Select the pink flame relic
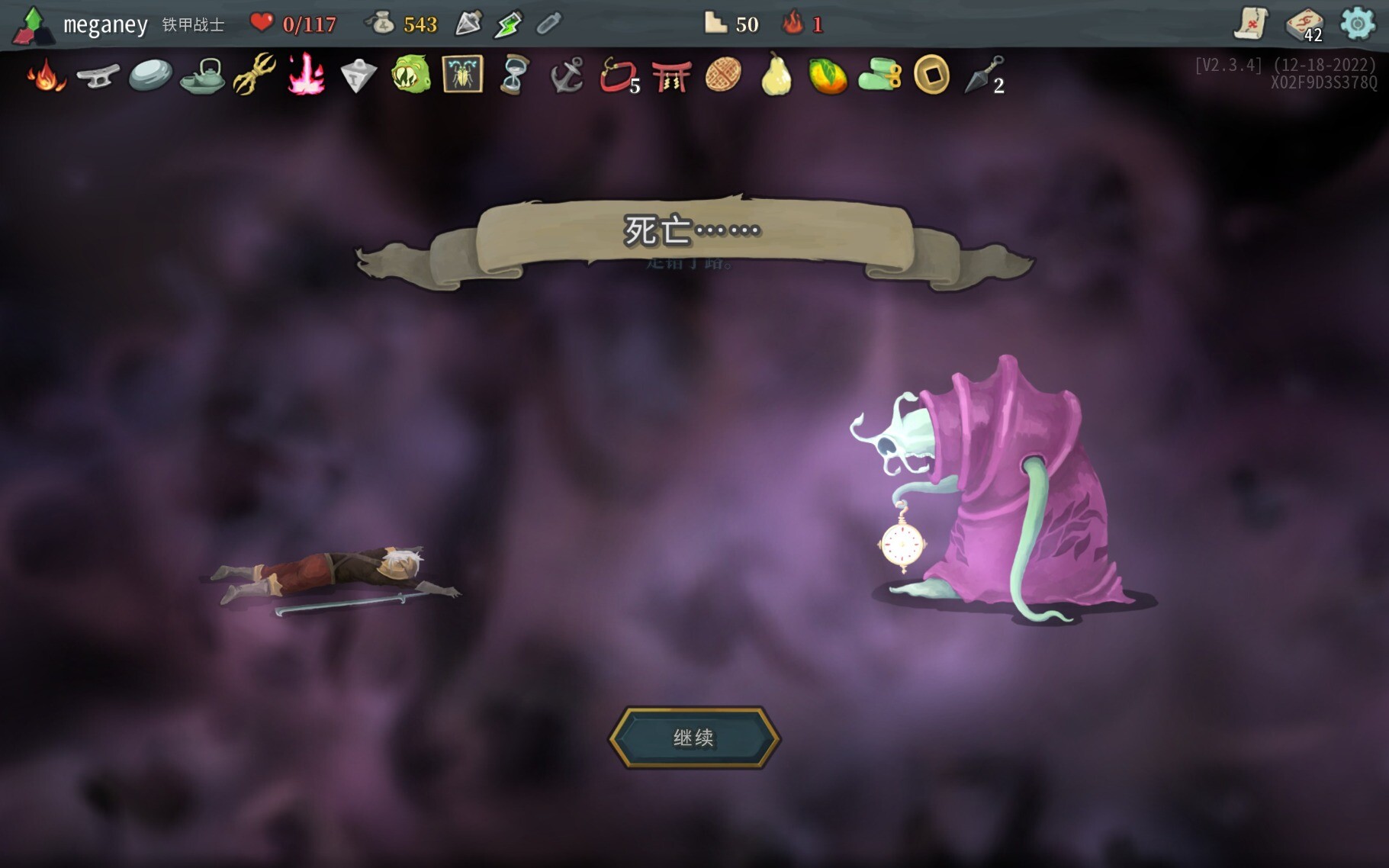The width and height of the screenshot is (1389, 868). (306, 75)
